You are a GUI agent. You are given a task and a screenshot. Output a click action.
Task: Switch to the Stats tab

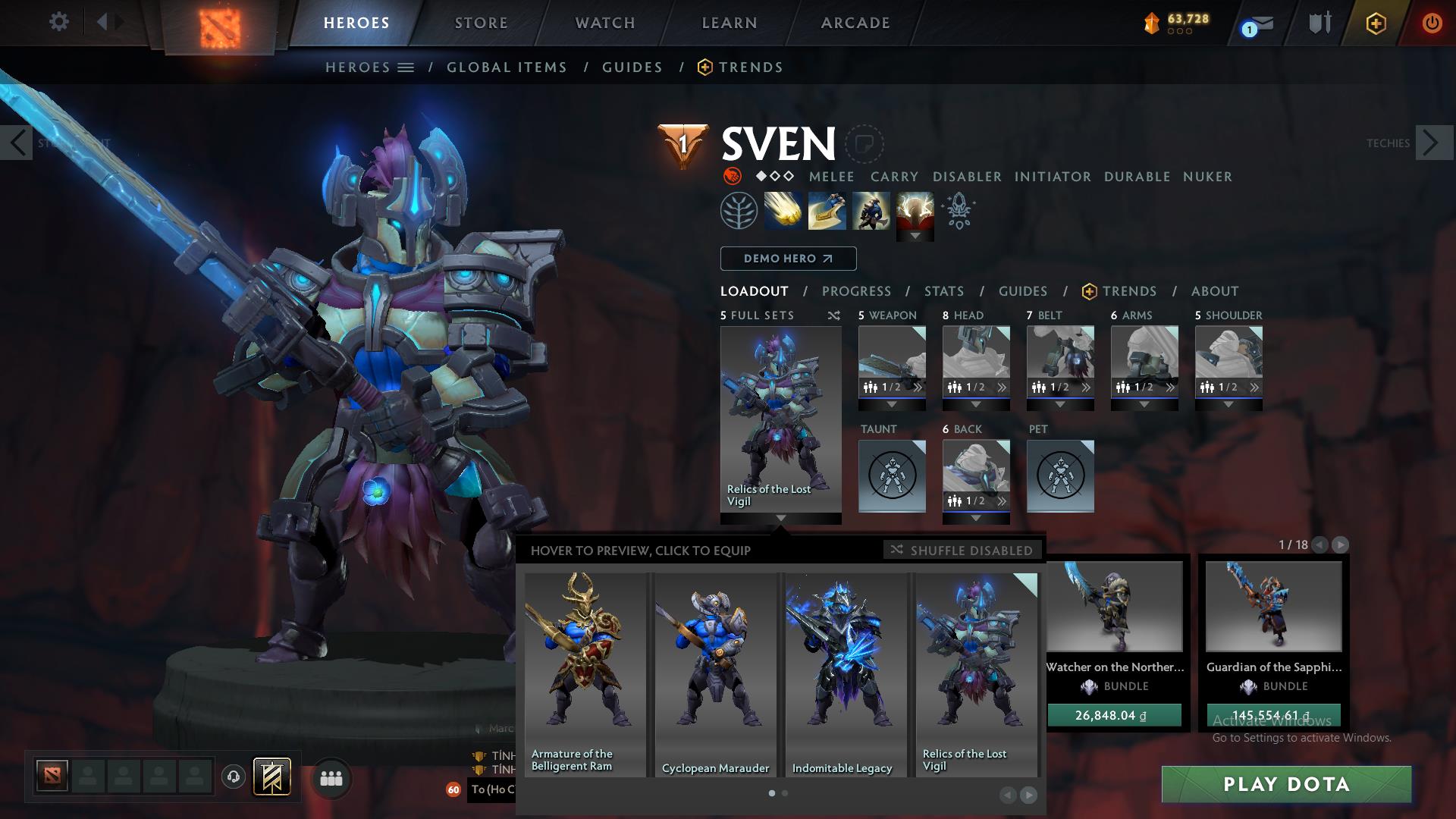pos(943,290)
